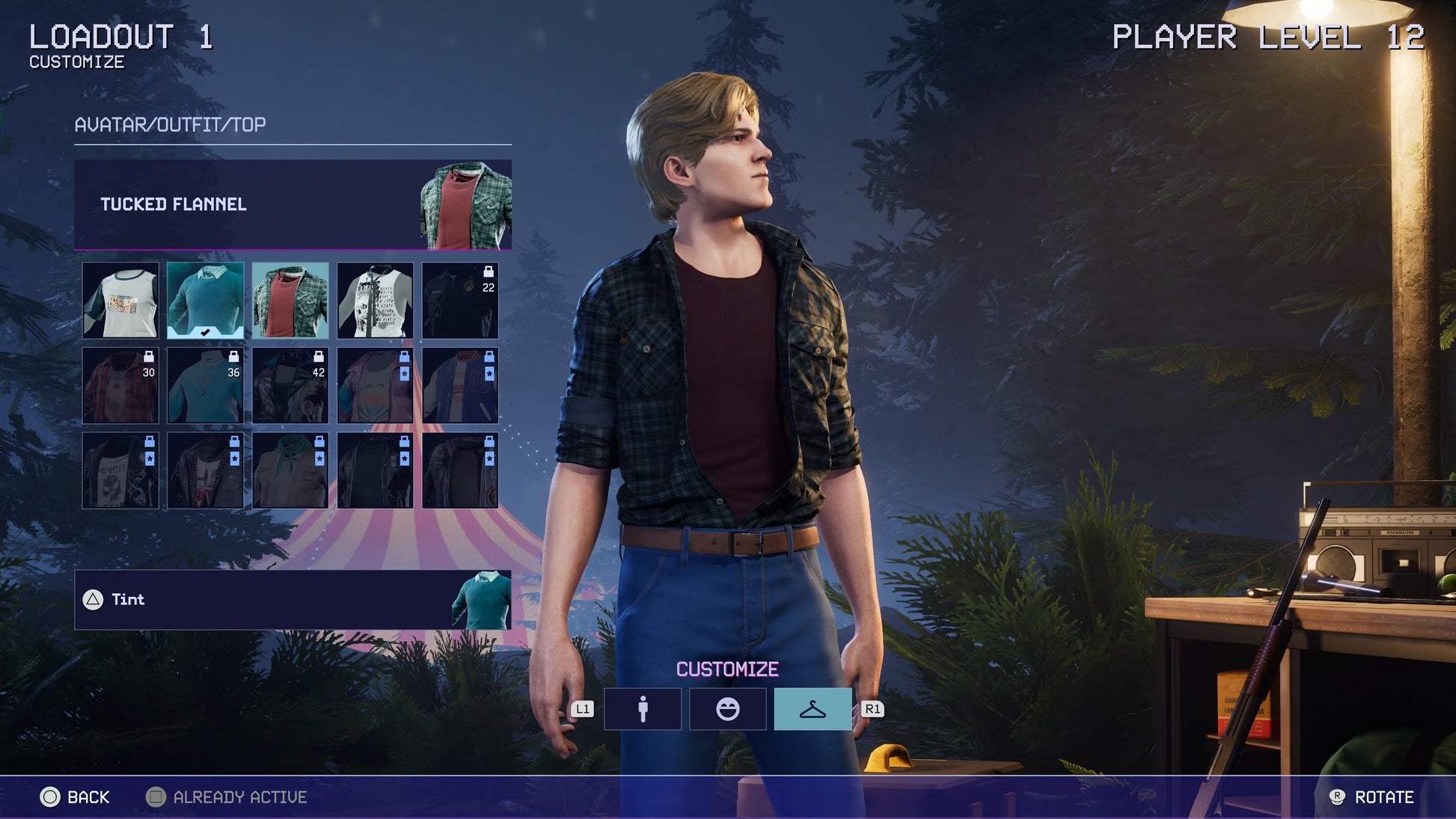
Task: Go back with the Back button
Action: coord(75,797)
